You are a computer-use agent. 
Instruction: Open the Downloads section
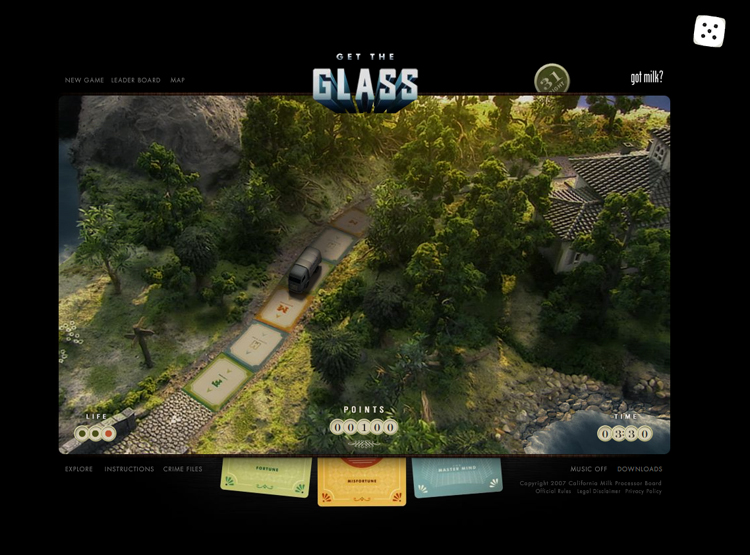click(639, 469)
